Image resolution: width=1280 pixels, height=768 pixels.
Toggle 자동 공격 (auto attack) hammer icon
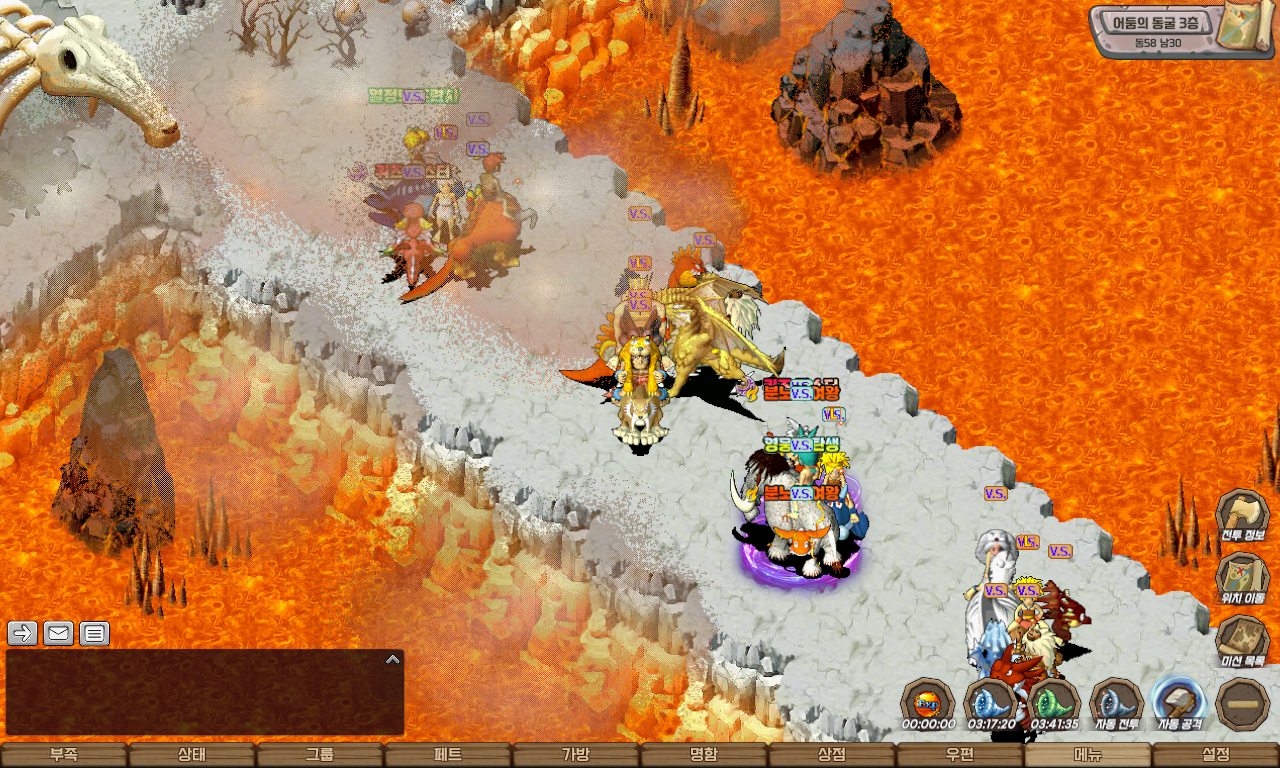tap(1180, 702)
